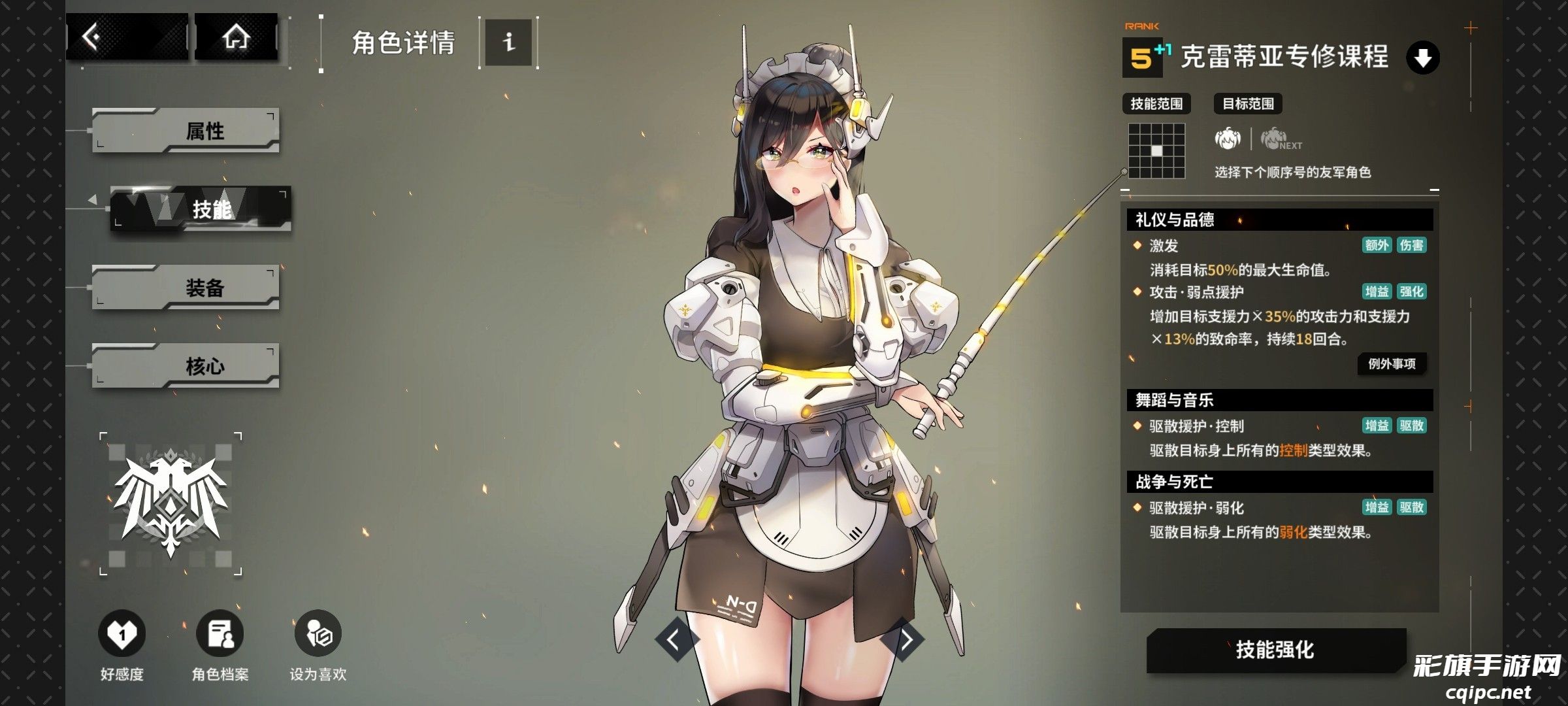
Task: Open the 例外事项 exceptions note
Action: pyautogui.click(x=1392, y=363)
